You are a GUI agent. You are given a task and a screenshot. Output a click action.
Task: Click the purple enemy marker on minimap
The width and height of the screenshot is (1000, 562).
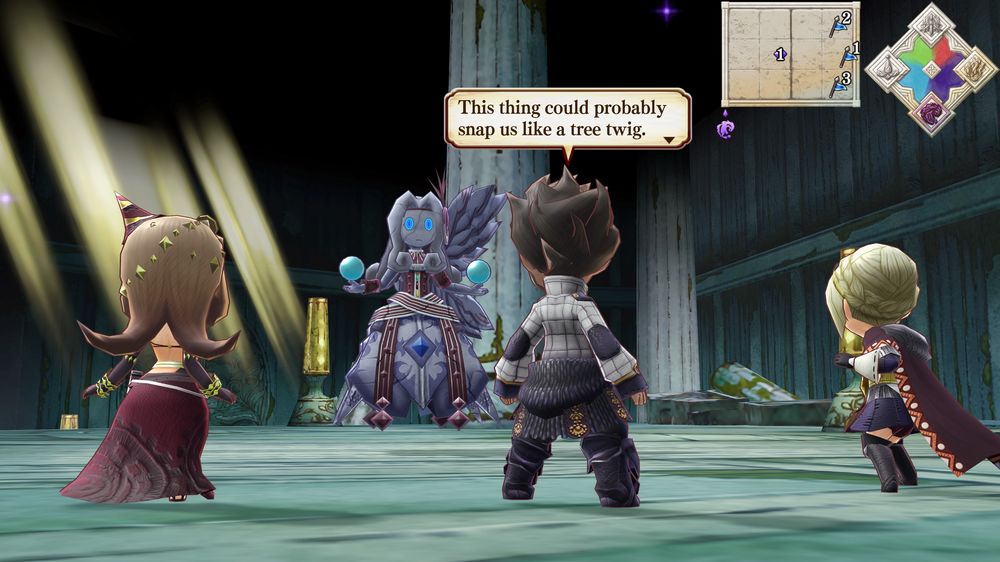pos(780,54)
